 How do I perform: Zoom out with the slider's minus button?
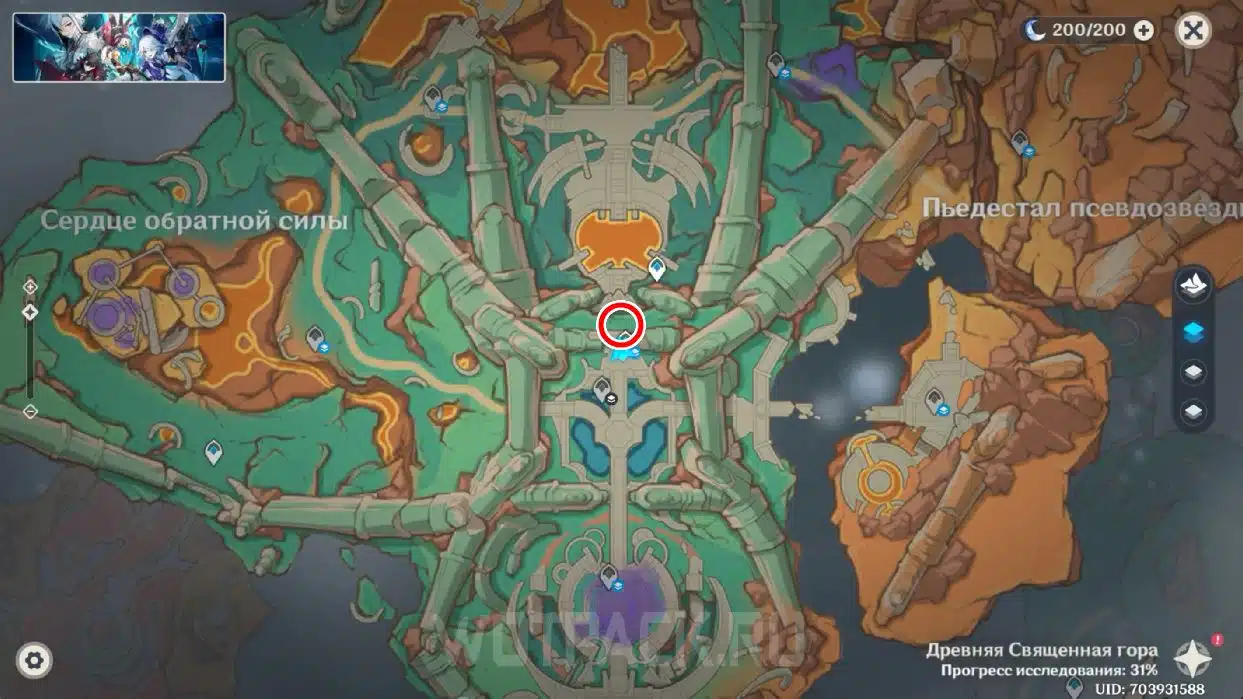(x=30, y=411)
